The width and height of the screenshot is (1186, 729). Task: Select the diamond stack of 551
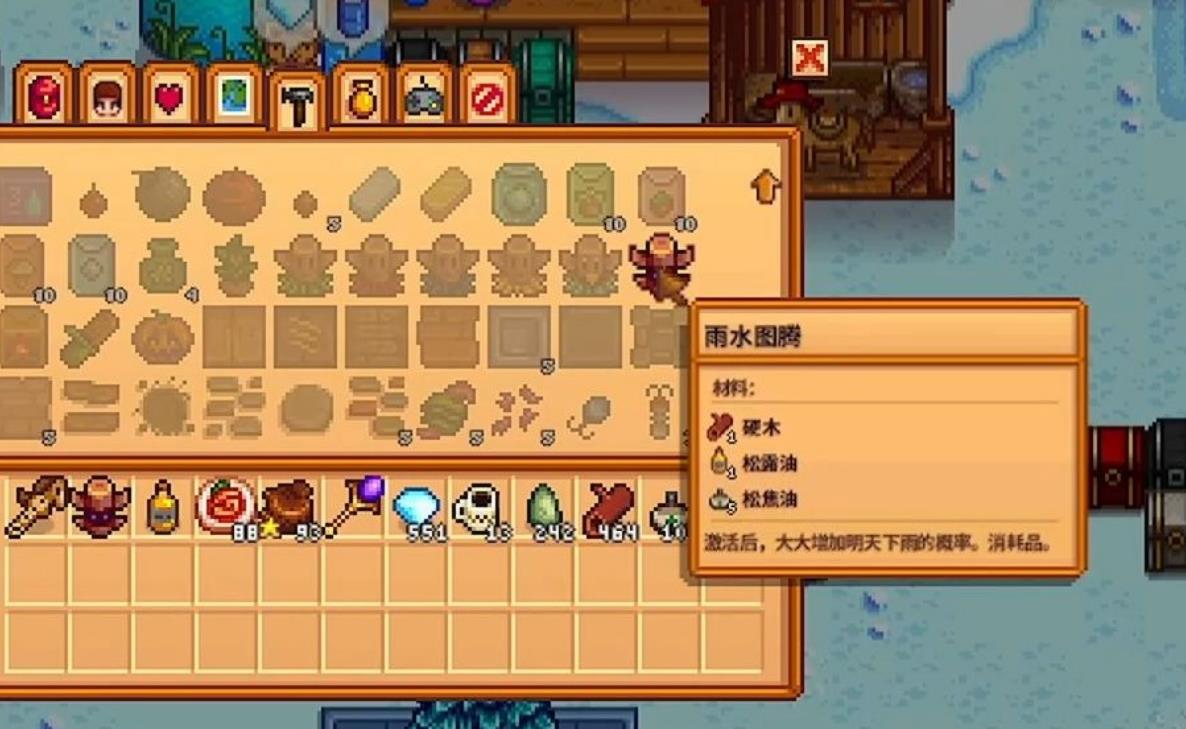[416, 507]
